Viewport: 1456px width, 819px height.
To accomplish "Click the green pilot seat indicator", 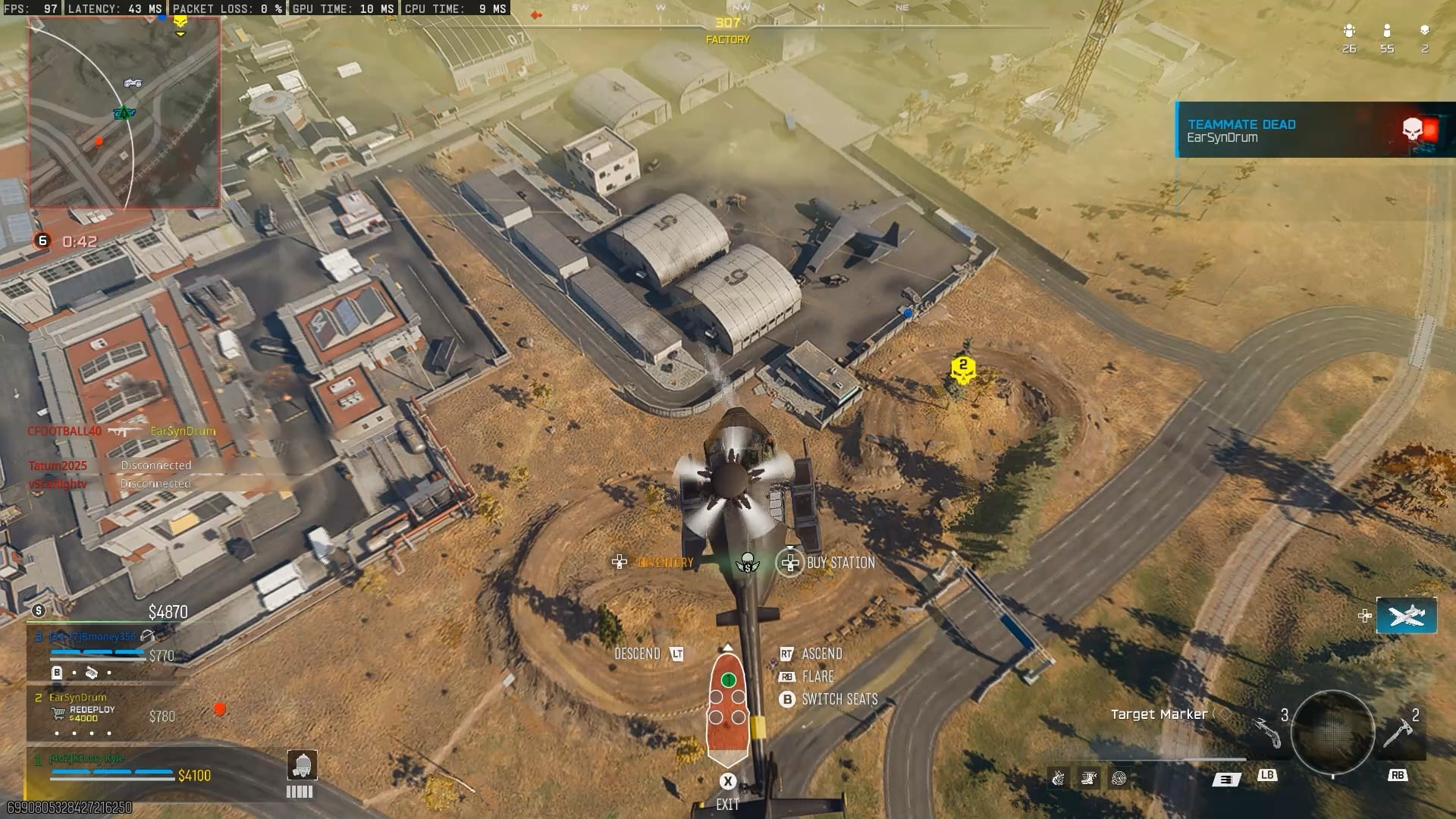I will [729, 680].
